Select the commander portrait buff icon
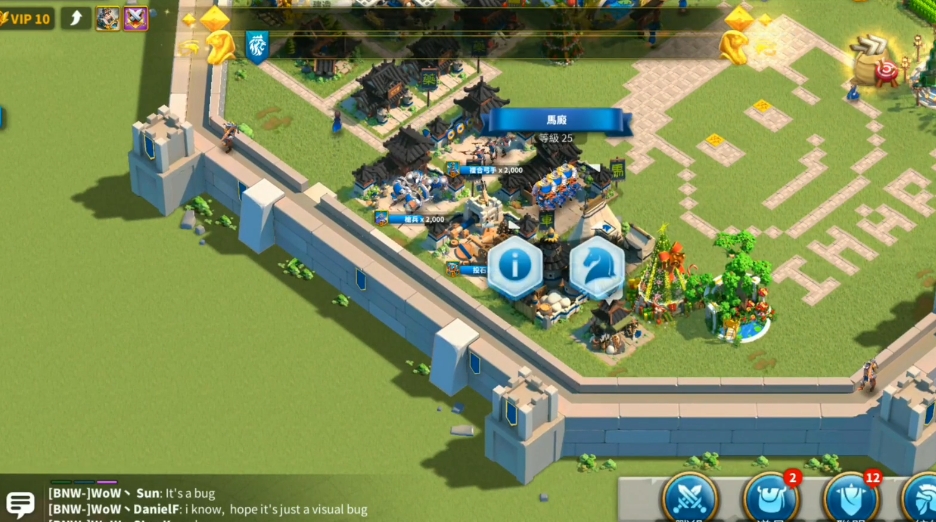Viewport: 936px width, 522px height. pyautogui.click(x=107, y=18)
